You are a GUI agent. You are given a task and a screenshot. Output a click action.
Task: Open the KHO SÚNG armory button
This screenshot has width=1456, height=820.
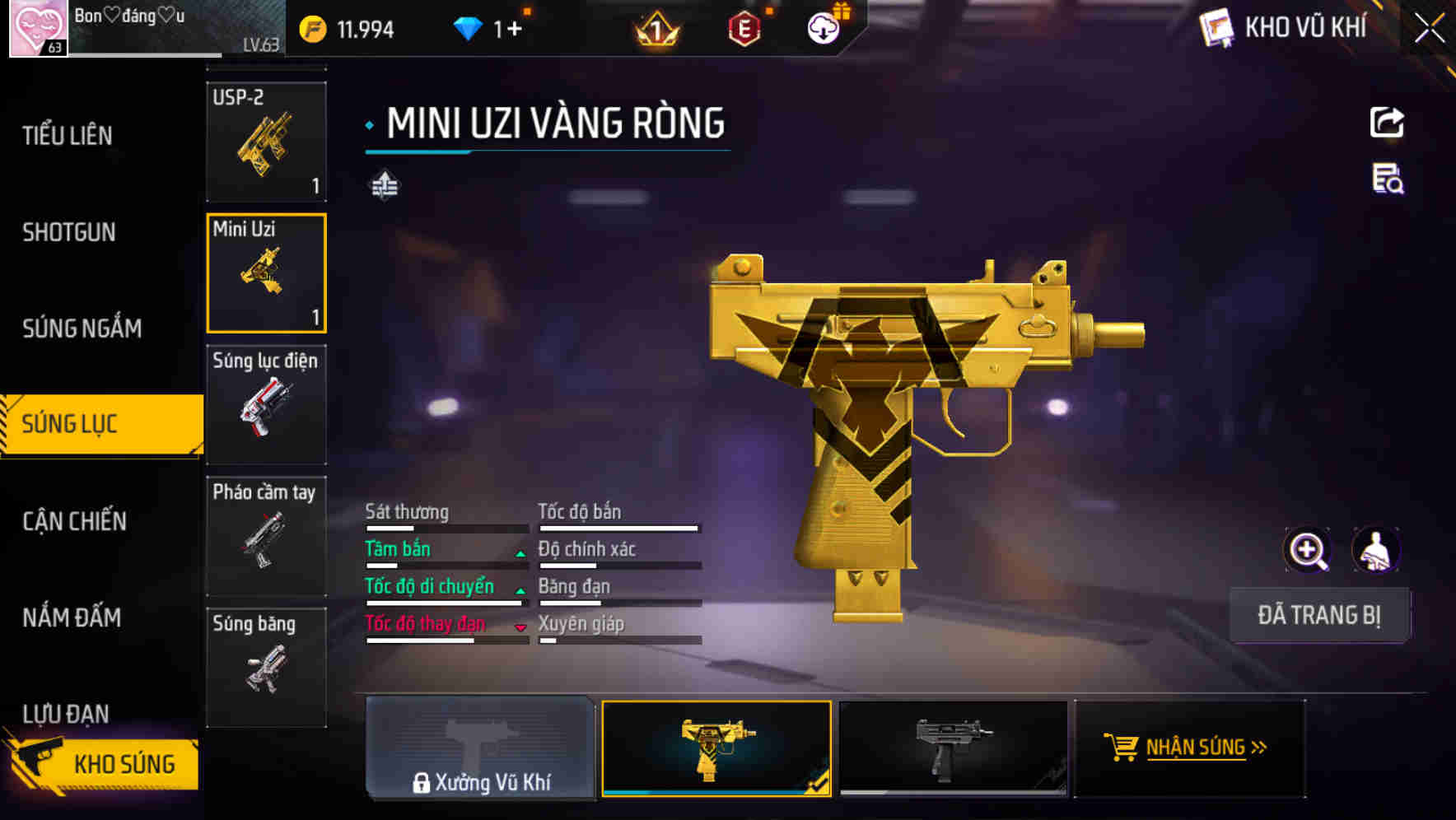tap(103, 764)
